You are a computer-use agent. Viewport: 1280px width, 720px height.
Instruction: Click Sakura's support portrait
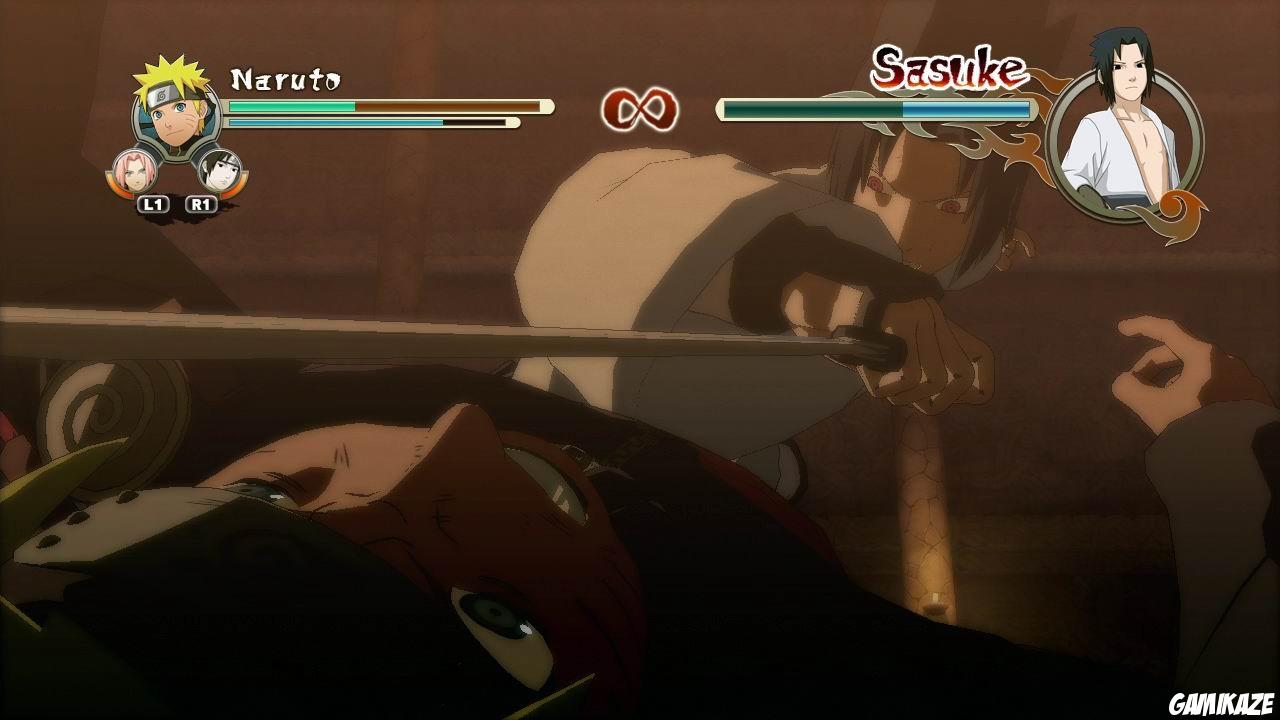tap(132, 170)
